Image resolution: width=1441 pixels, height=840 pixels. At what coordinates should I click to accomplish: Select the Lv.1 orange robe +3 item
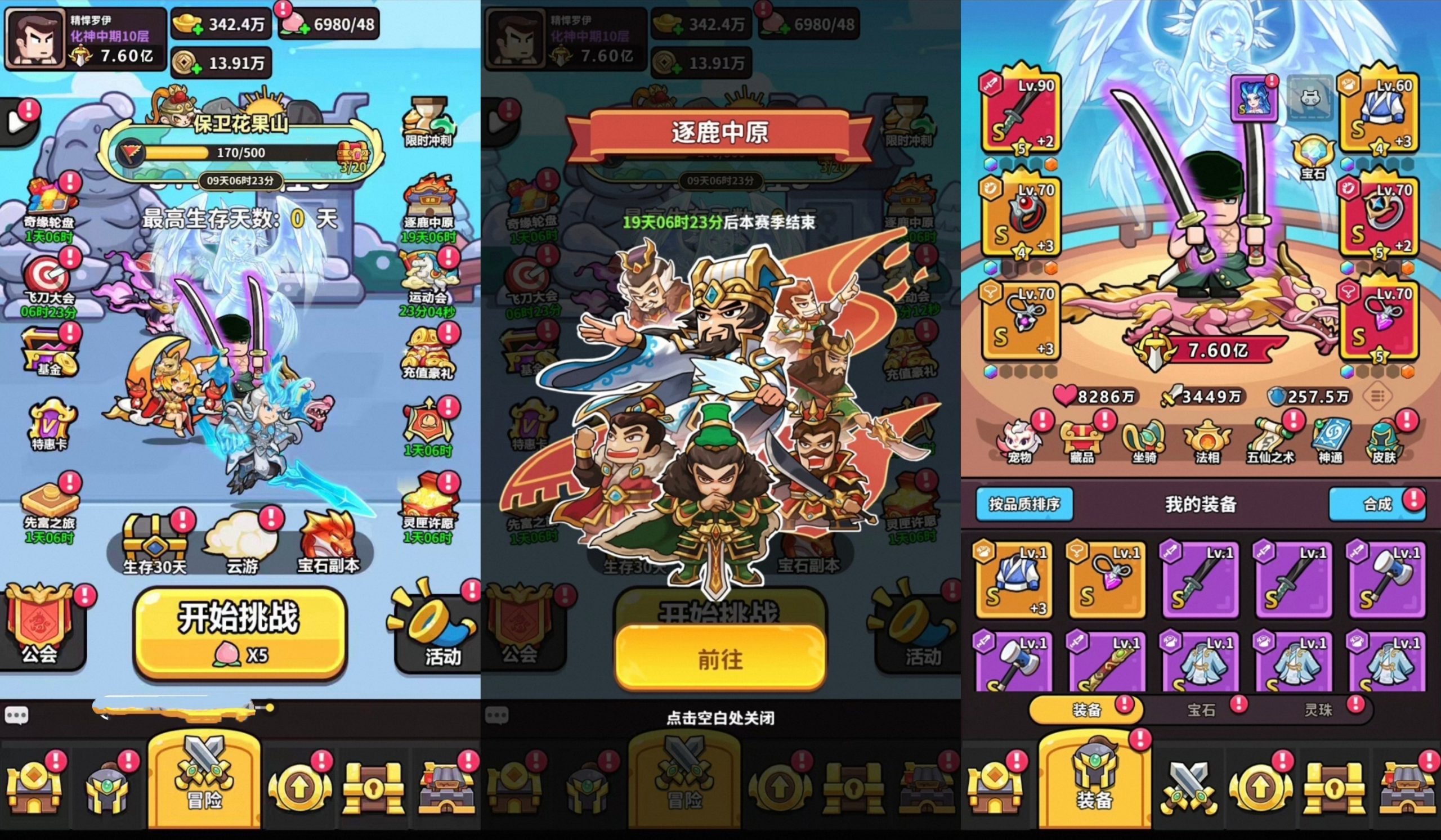click(x=1014, y=580)
